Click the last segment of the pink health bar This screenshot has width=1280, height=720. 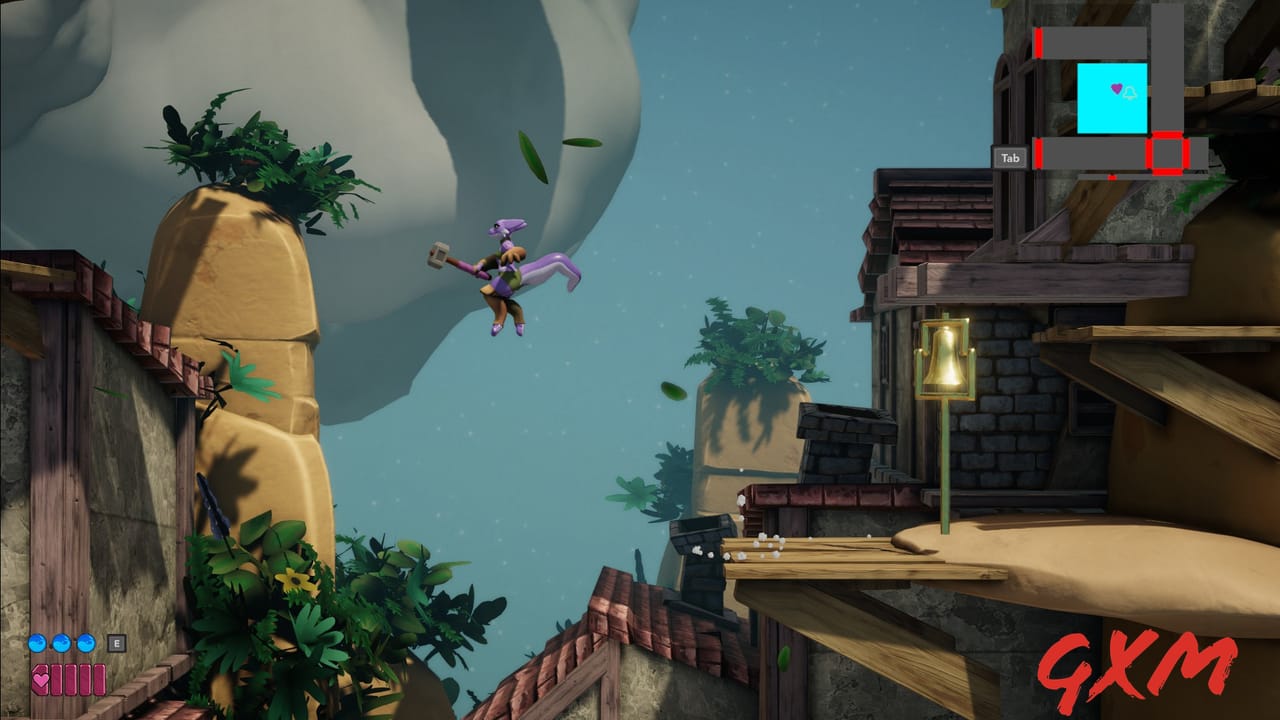point(100,680)
